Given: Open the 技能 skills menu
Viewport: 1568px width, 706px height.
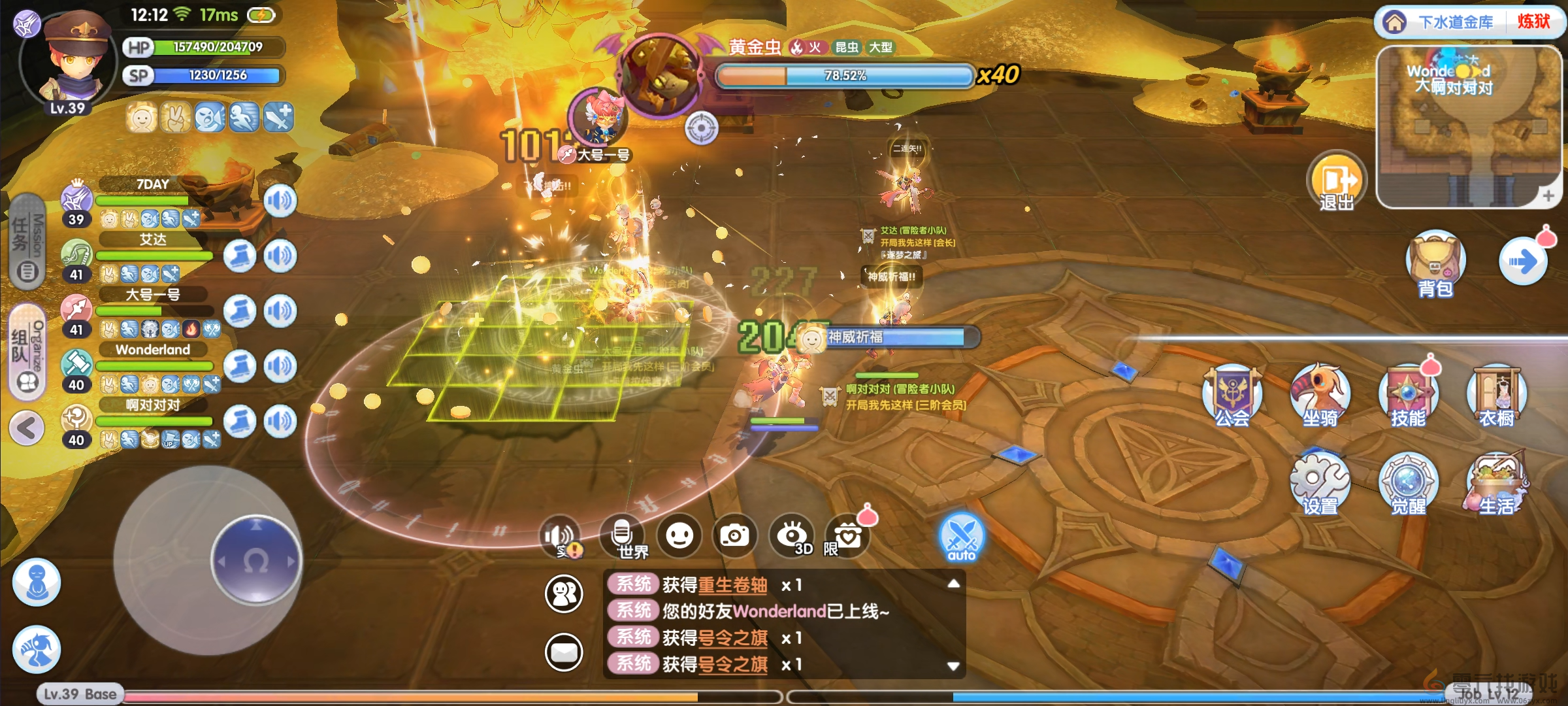Looking at the screenshot, I should coord(1408,396).
